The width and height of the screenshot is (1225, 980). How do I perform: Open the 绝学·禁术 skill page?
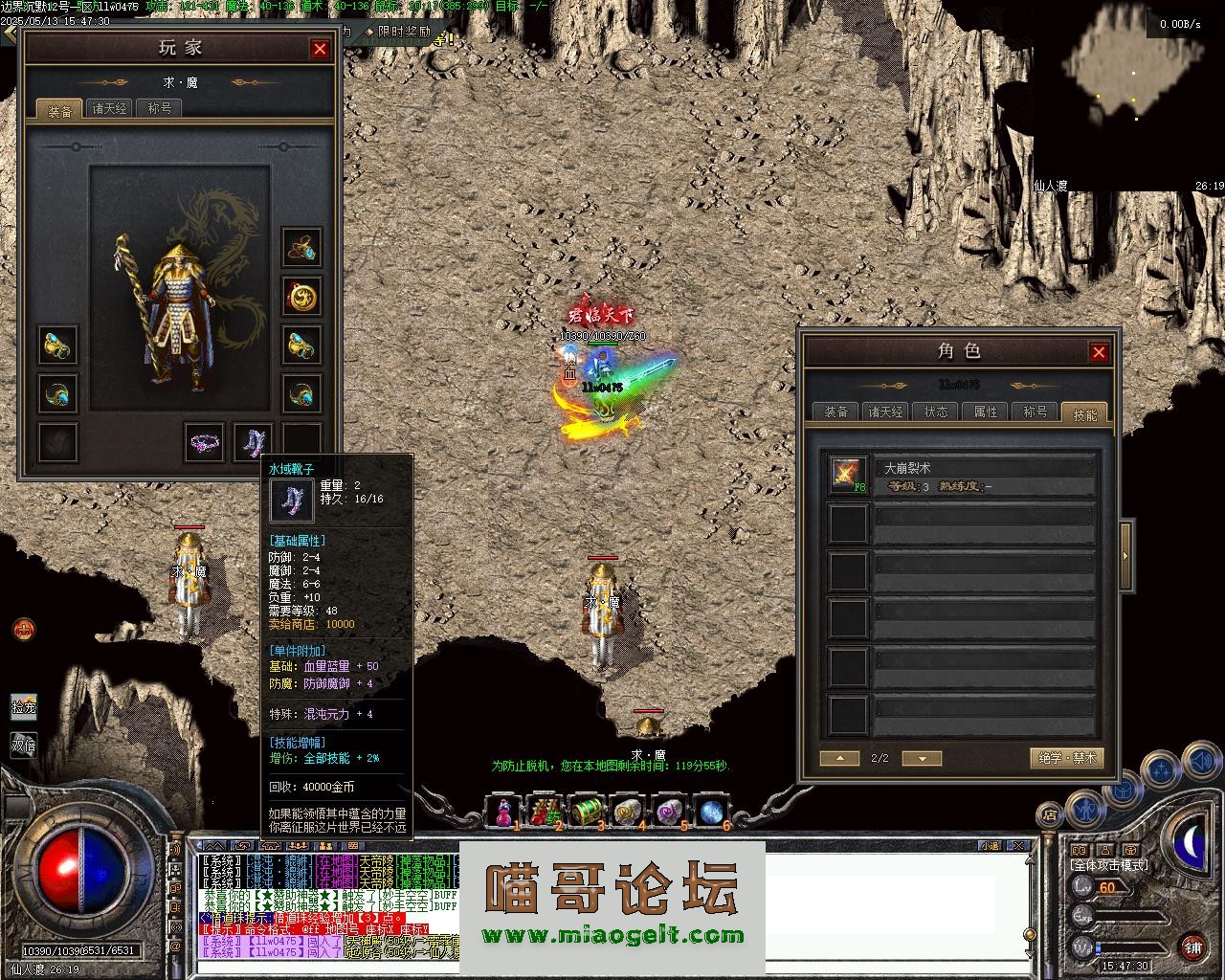coord(1067,758)
